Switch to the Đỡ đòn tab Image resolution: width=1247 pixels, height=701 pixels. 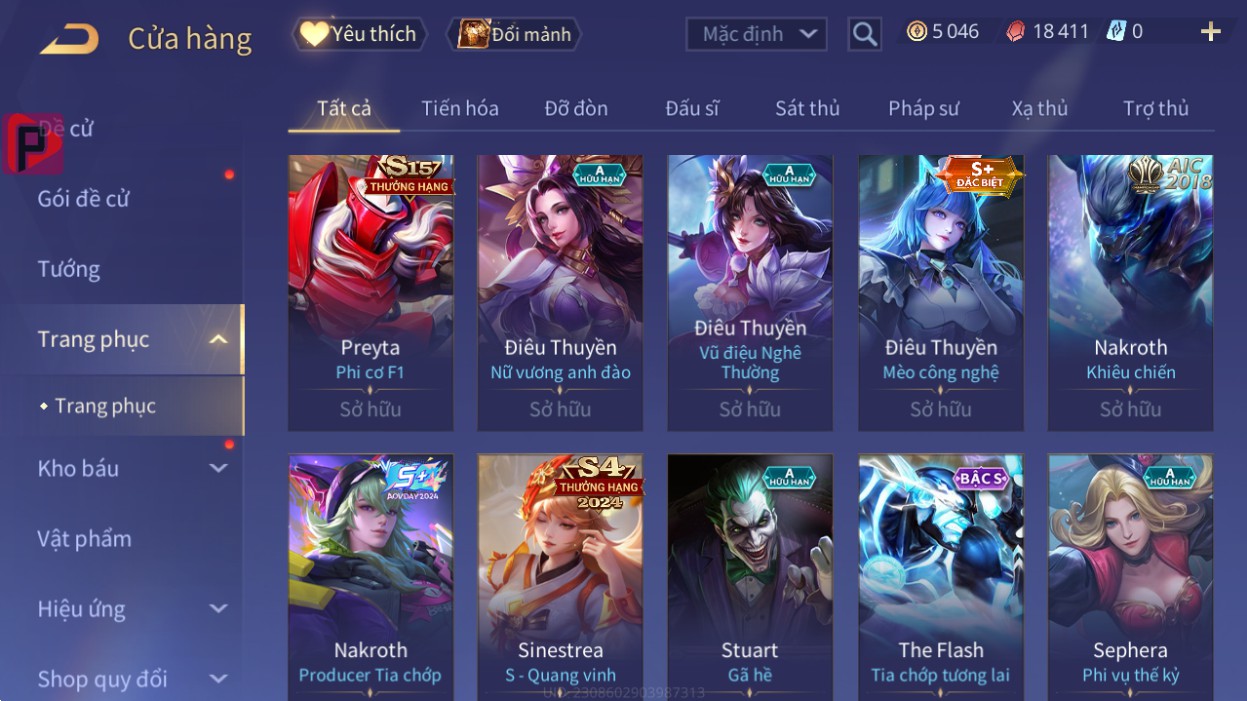coord(576,108)
